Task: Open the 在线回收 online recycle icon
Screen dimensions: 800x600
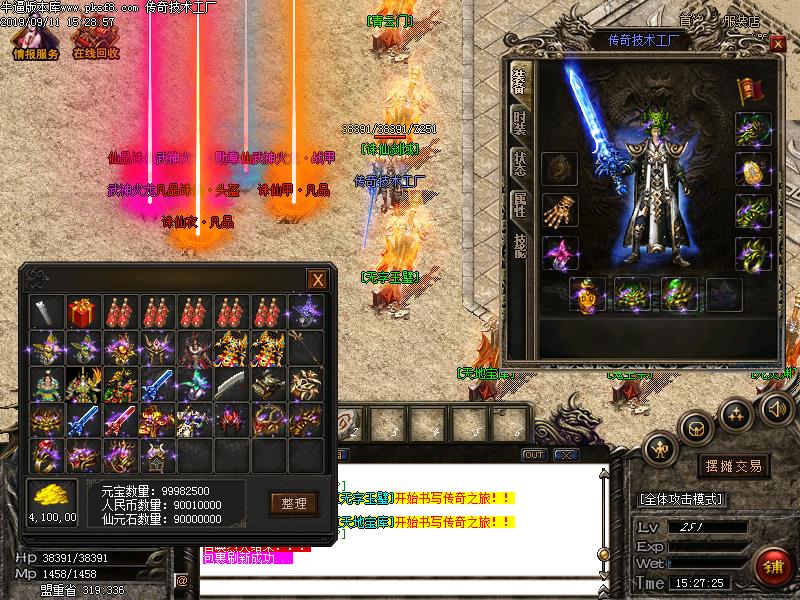Action: coord(96,39)
